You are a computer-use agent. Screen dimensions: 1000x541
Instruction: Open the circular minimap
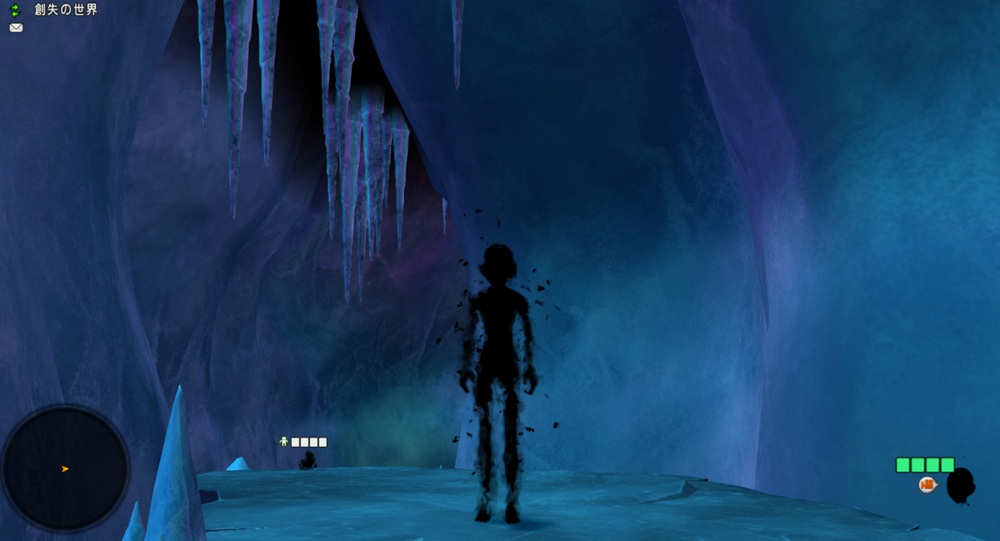tap(66, 468)
